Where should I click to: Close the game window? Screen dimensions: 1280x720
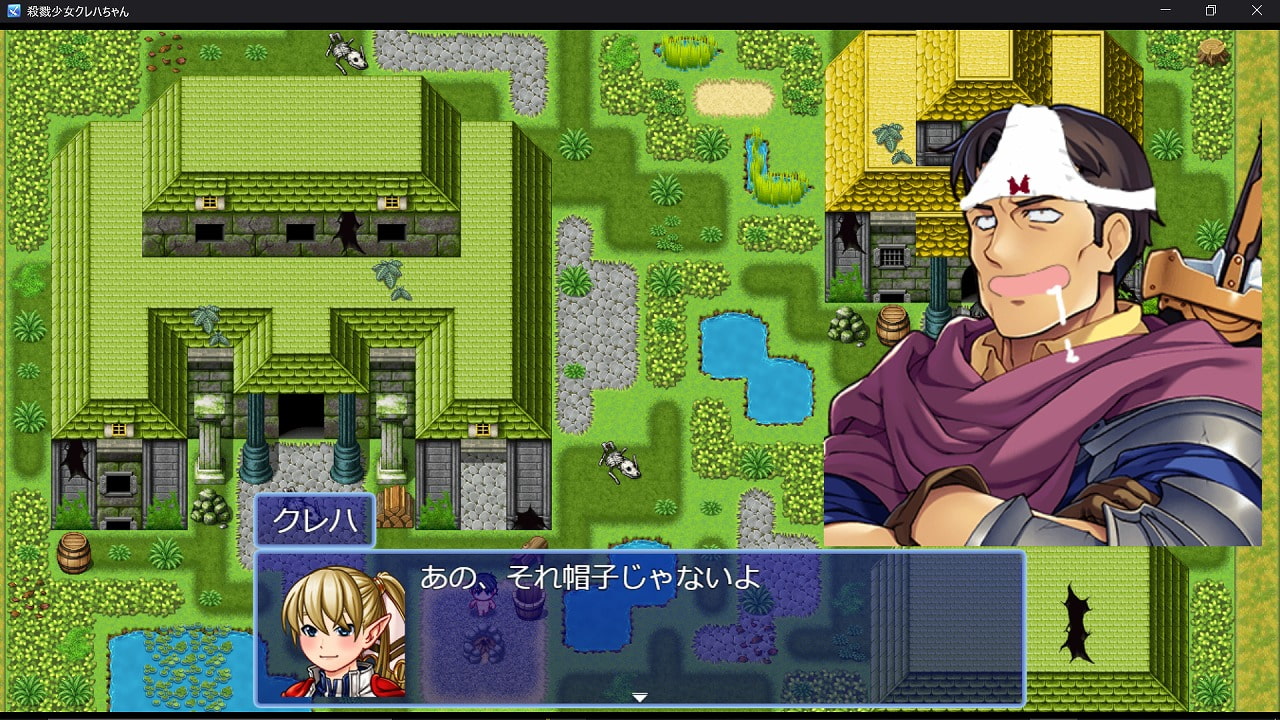(x=1257, y=11)
